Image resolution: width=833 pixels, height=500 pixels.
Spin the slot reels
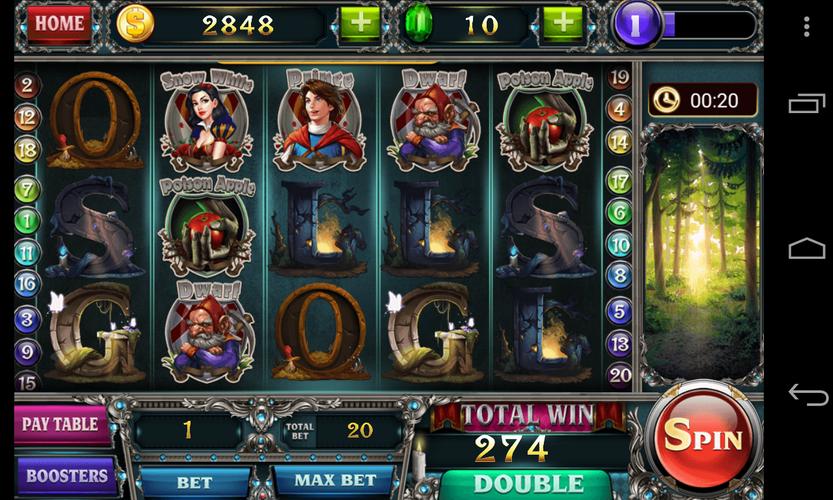pos(704,437)
